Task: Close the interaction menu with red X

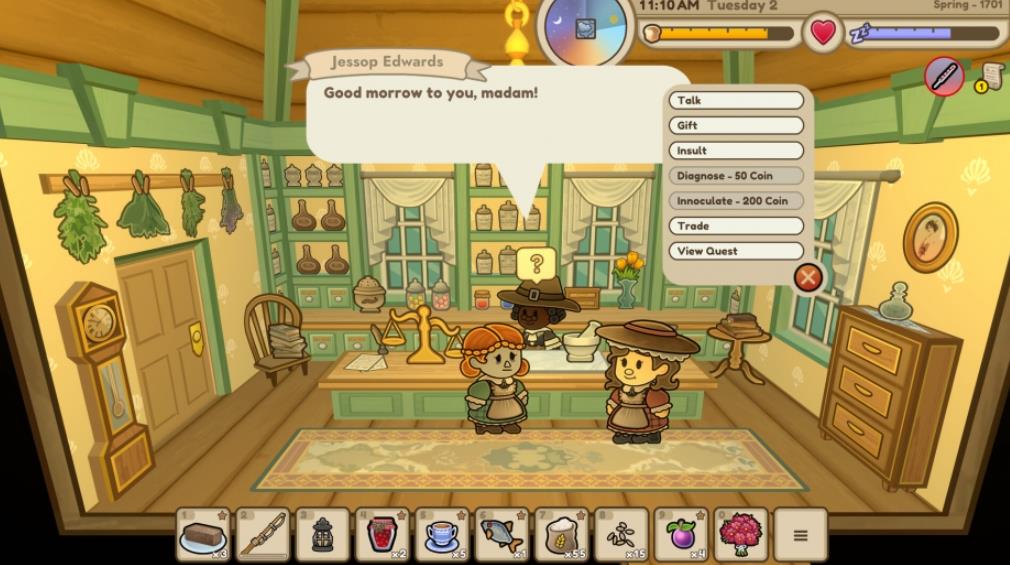Action: coord(808,277)
